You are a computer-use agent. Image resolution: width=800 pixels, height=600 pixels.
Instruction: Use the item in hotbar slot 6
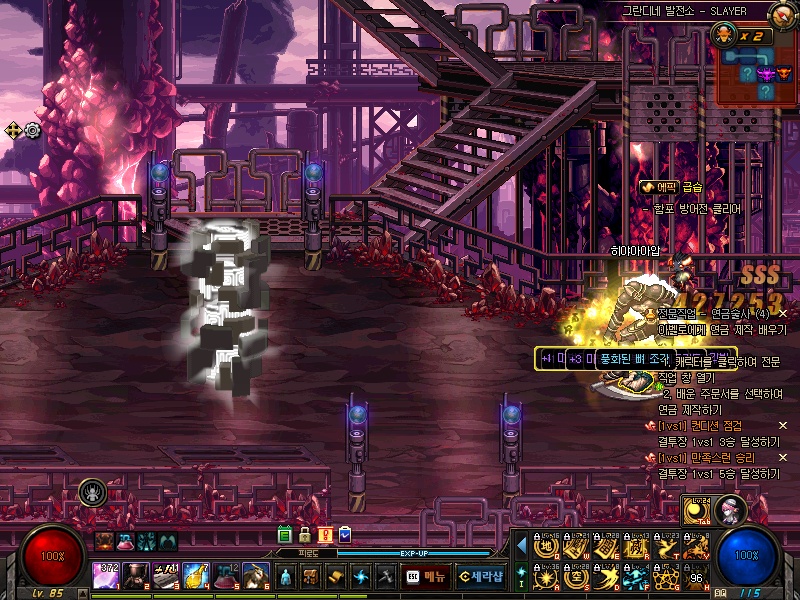[255, 576]
